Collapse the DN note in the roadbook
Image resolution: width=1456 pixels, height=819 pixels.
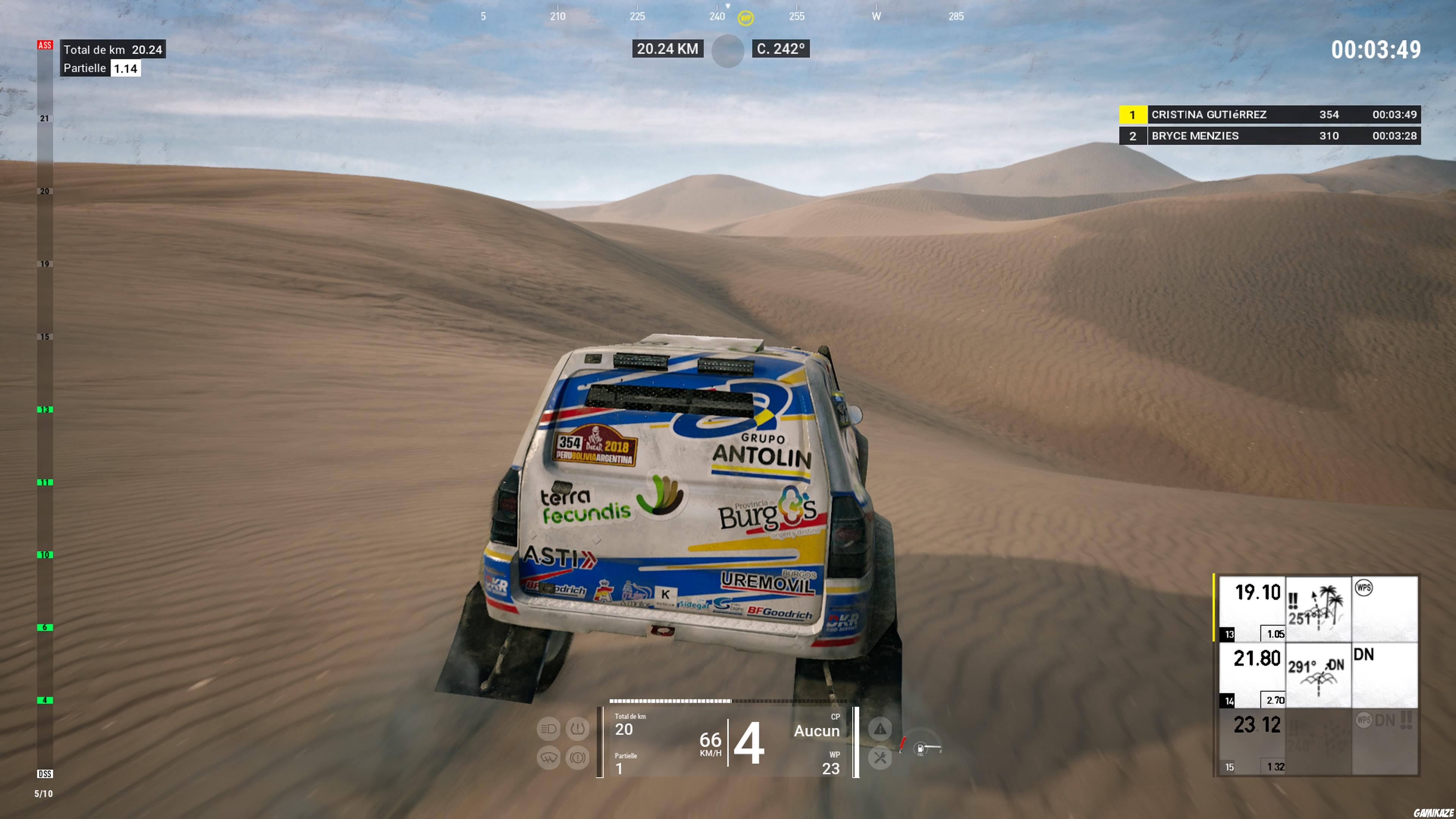[1363, 655]
